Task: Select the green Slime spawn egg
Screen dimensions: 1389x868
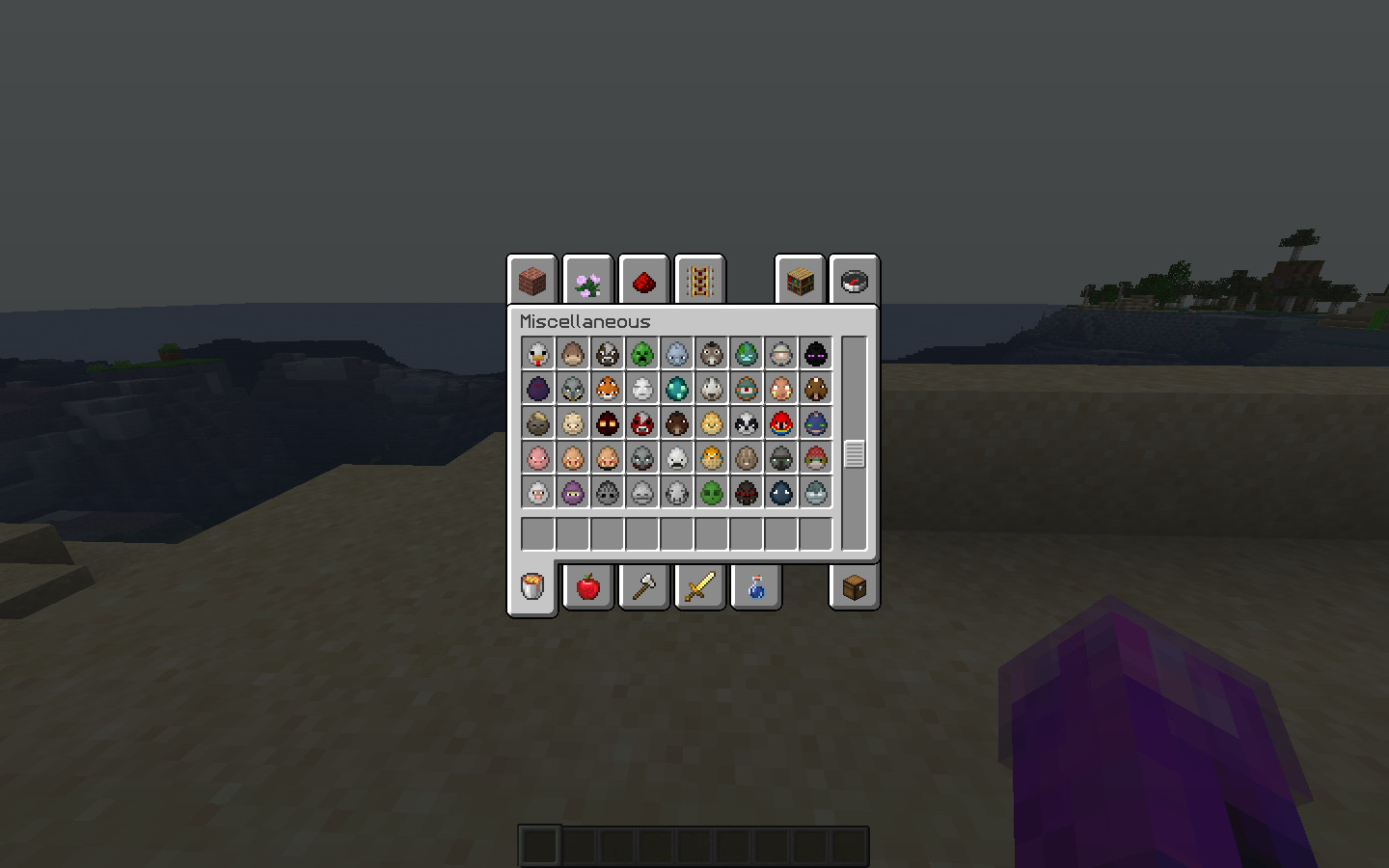Action: coord(711,492)
